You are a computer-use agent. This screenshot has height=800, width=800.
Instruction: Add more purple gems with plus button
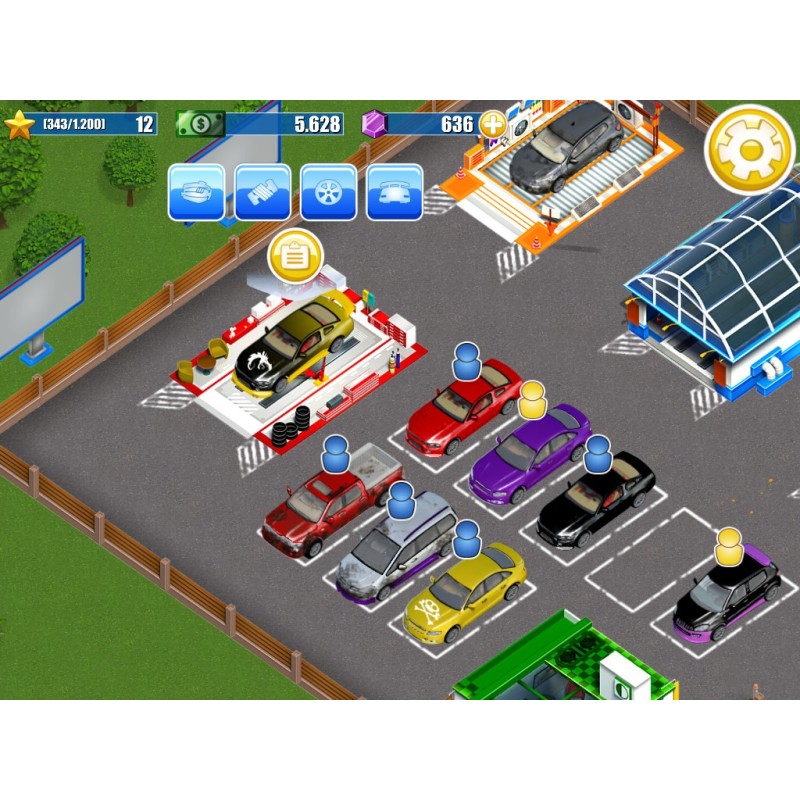click(493, 124)
